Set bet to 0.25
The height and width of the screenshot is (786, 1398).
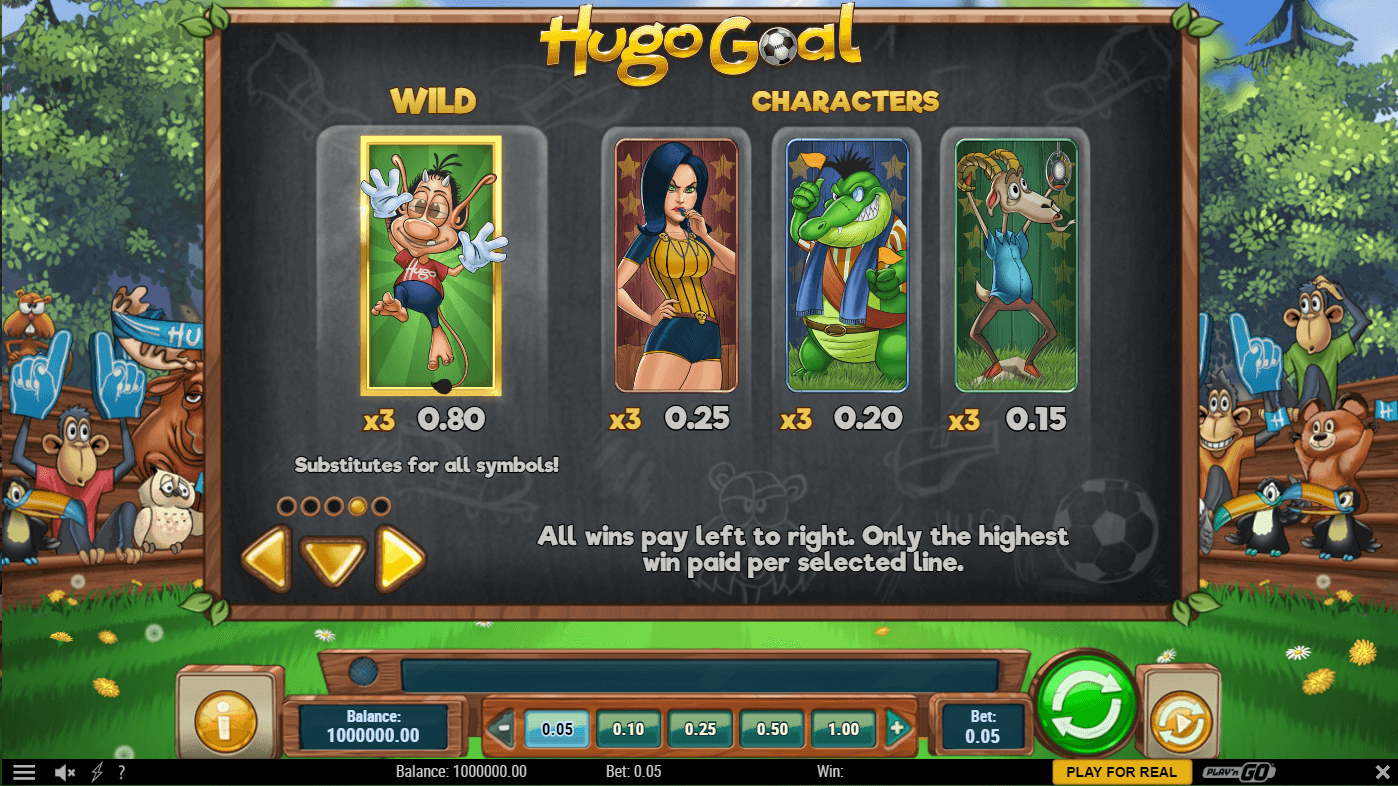click(700, 729)
